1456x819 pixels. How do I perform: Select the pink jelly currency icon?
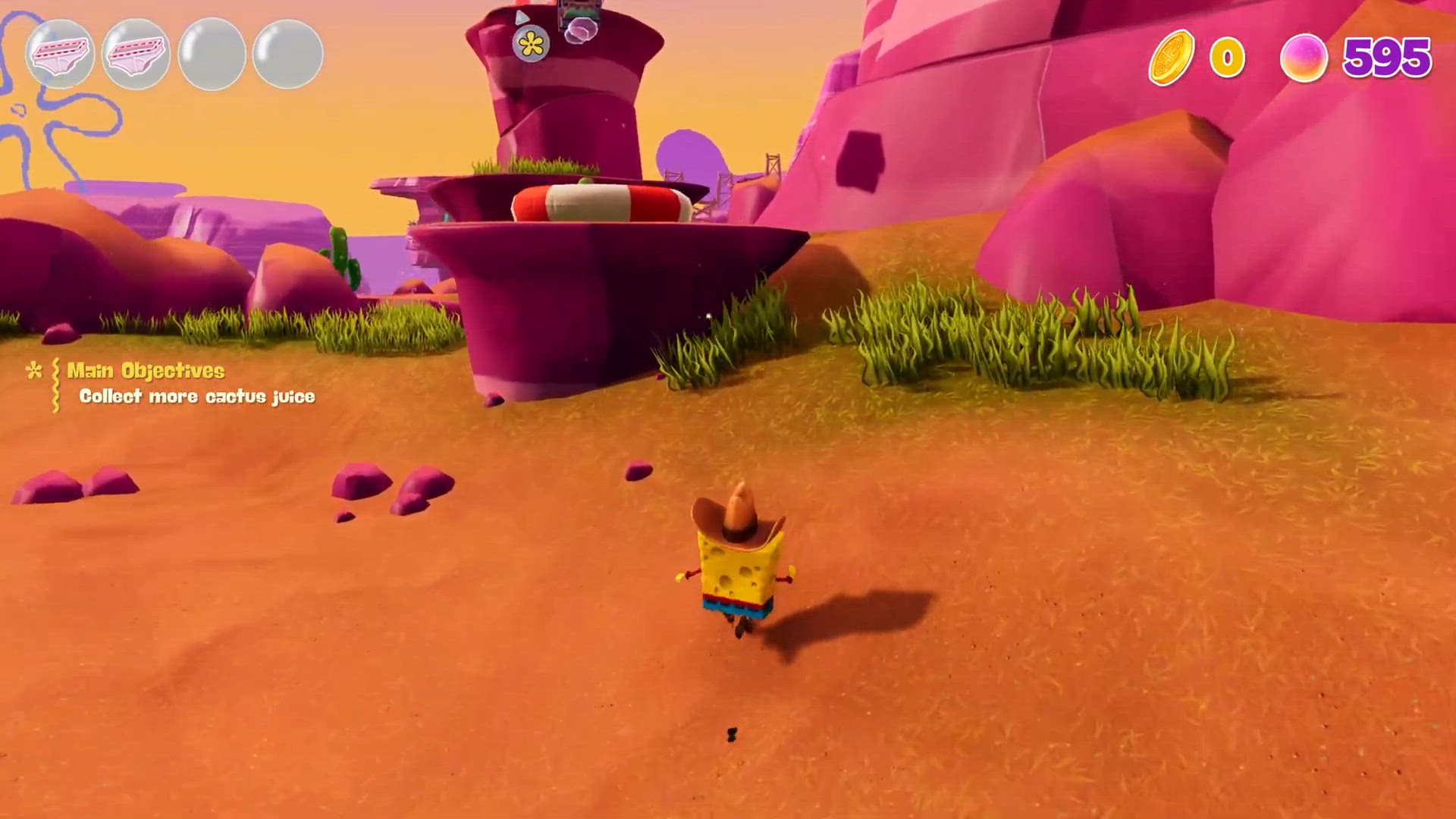point(1304,58)
